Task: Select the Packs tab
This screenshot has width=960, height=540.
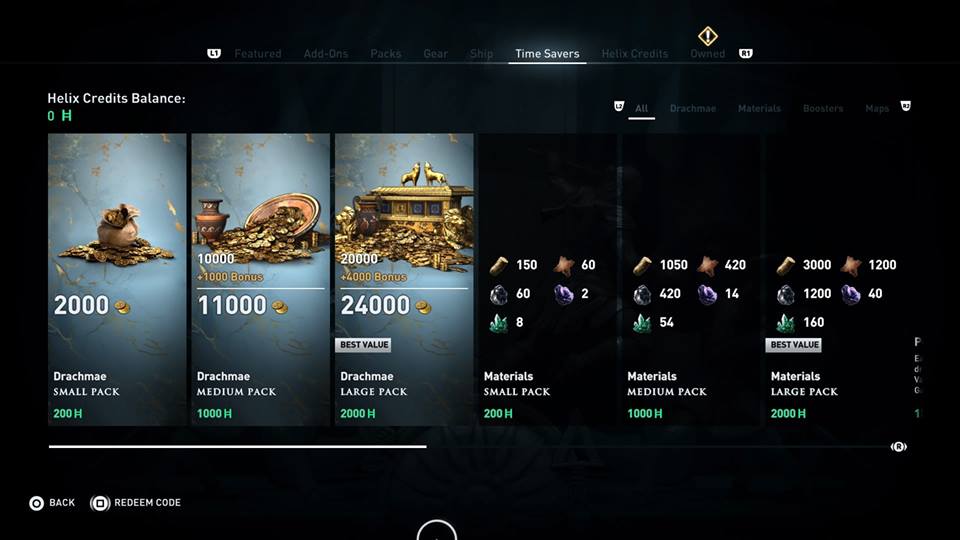Action: [x=386, y=54]
